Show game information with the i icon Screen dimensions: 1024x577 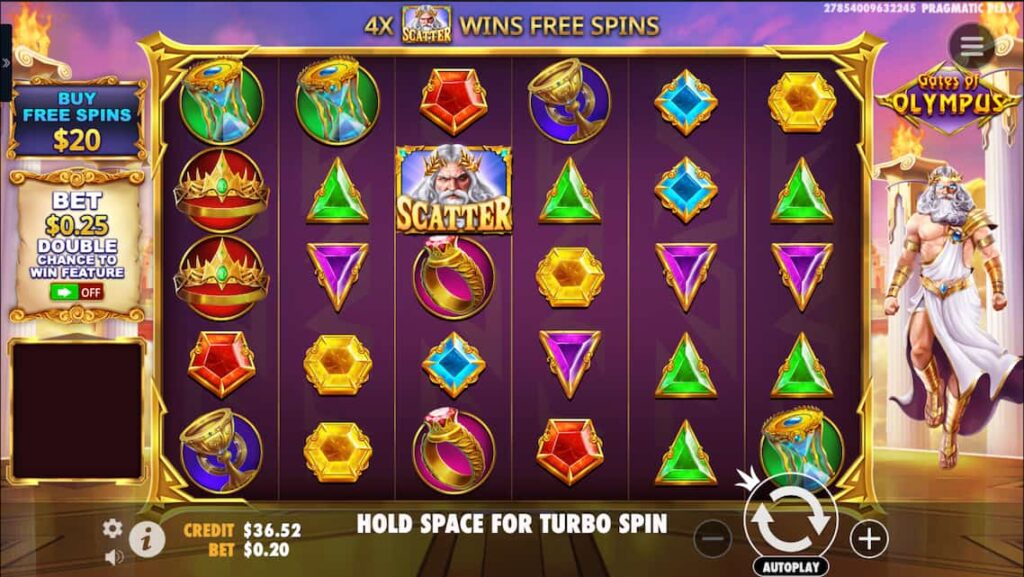coord(147,540)
